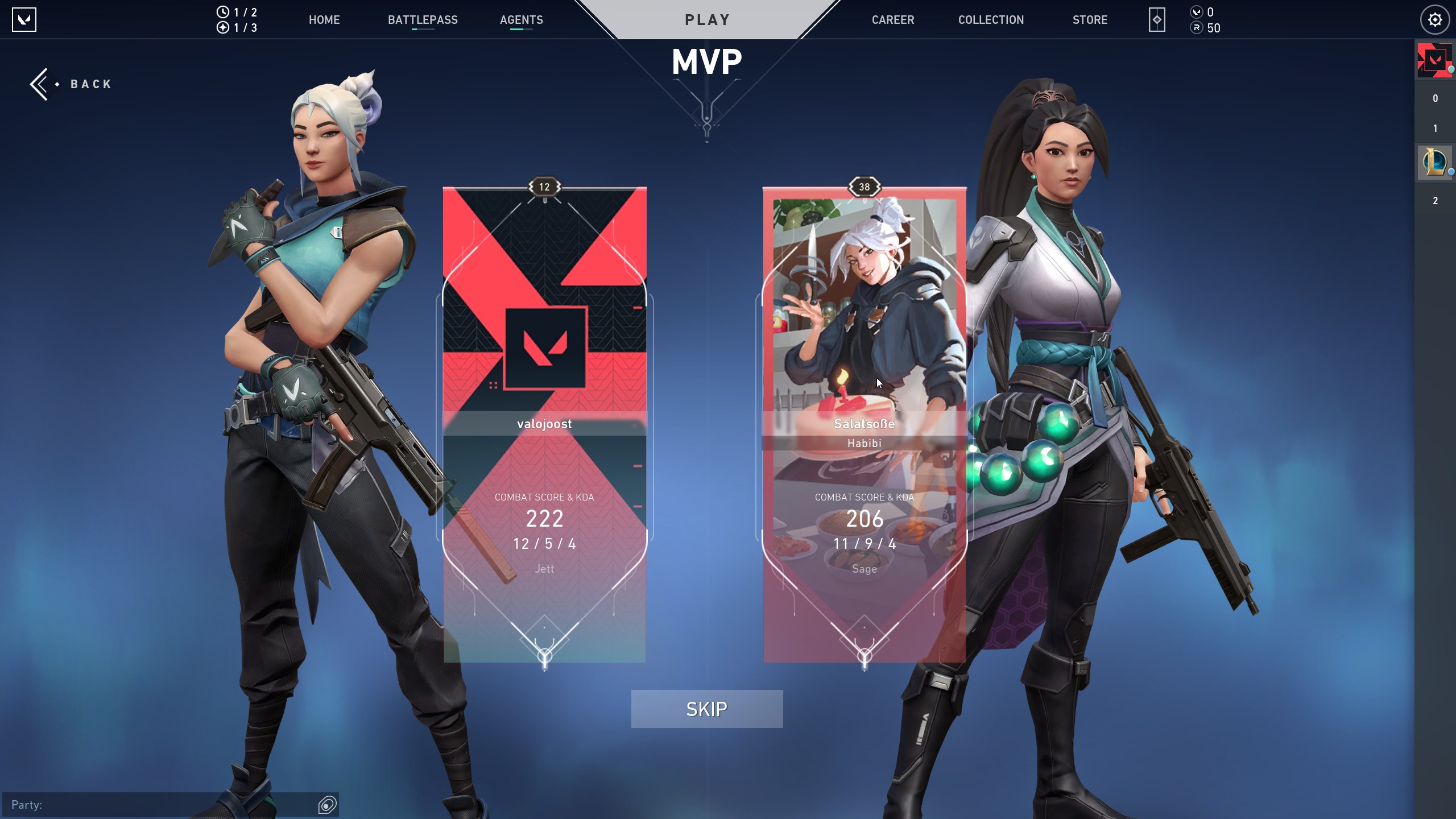View the Career tab
1456x819 pixels.
(893, 20)
